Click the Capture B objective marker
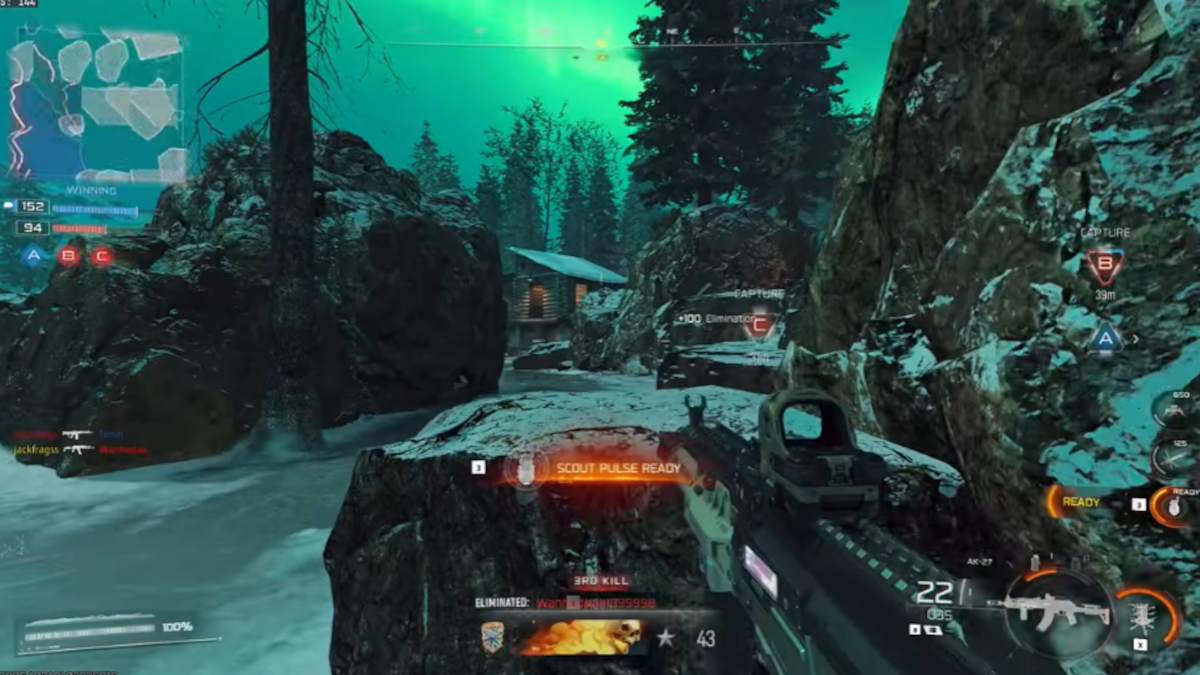 click(x=1105, y=267)
